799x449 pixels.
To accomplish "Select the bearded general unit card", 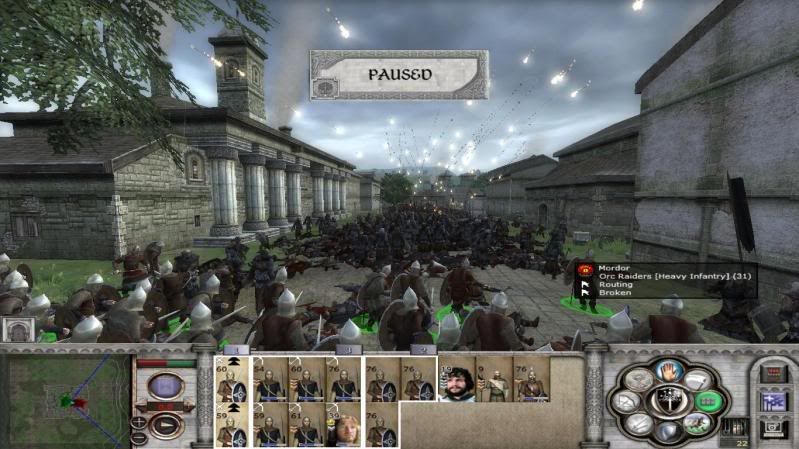I will tap(458, 380).
